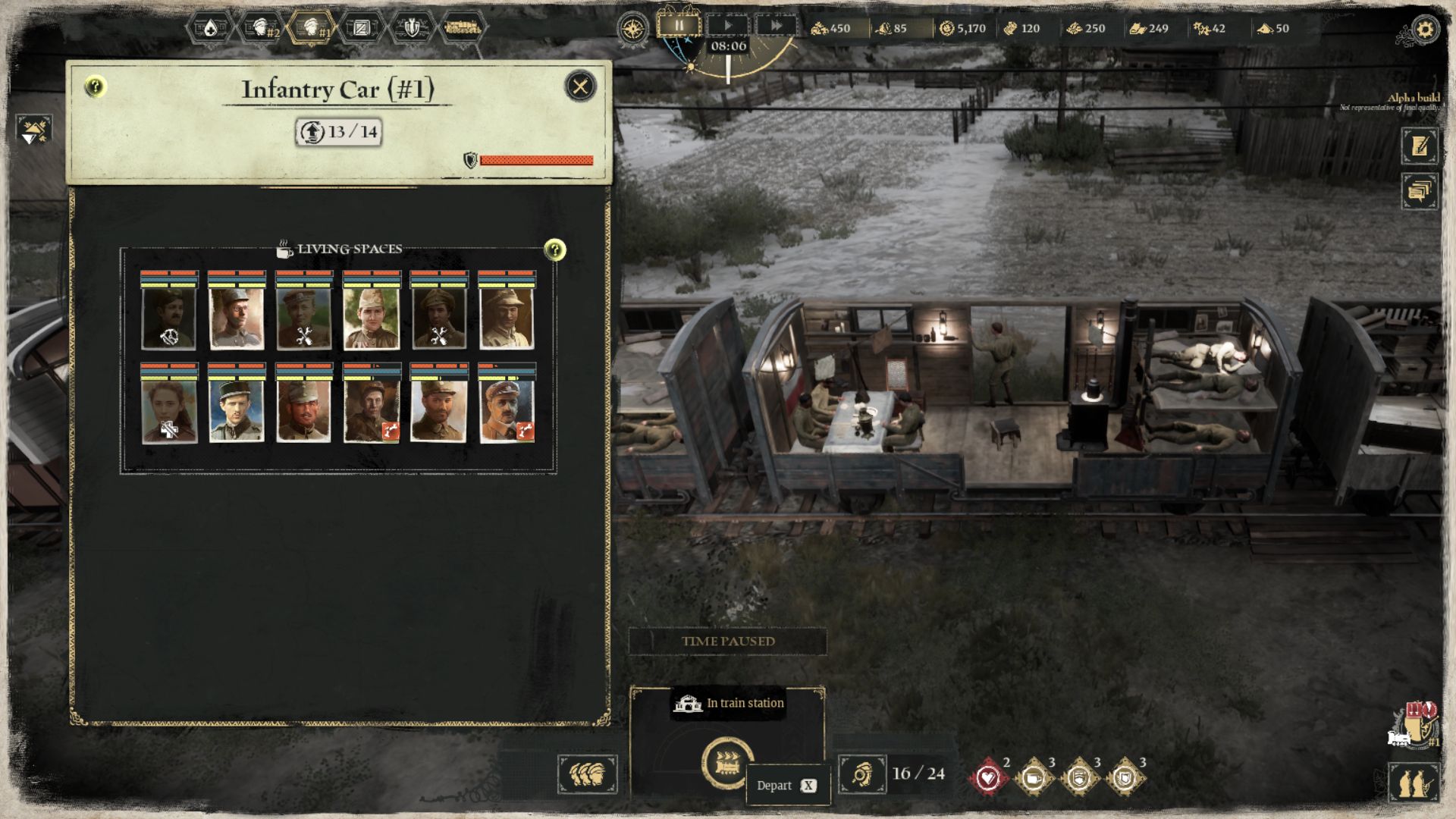Resume time at normal speed

pos(727,26)
